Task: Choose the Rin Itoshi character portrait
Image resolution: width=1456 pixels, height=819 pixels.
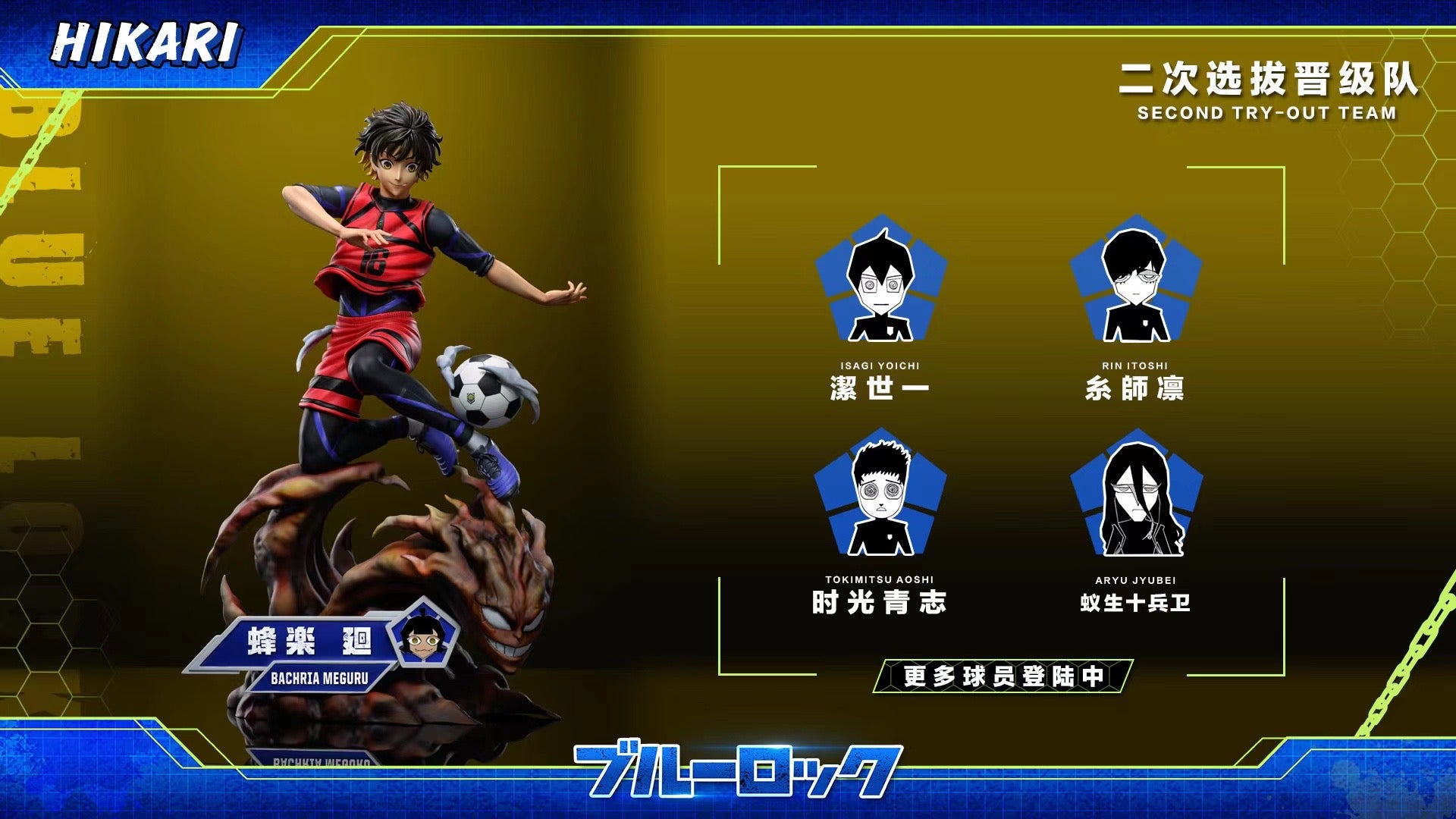Action: pyautogui.click(x=1135, y=282)
